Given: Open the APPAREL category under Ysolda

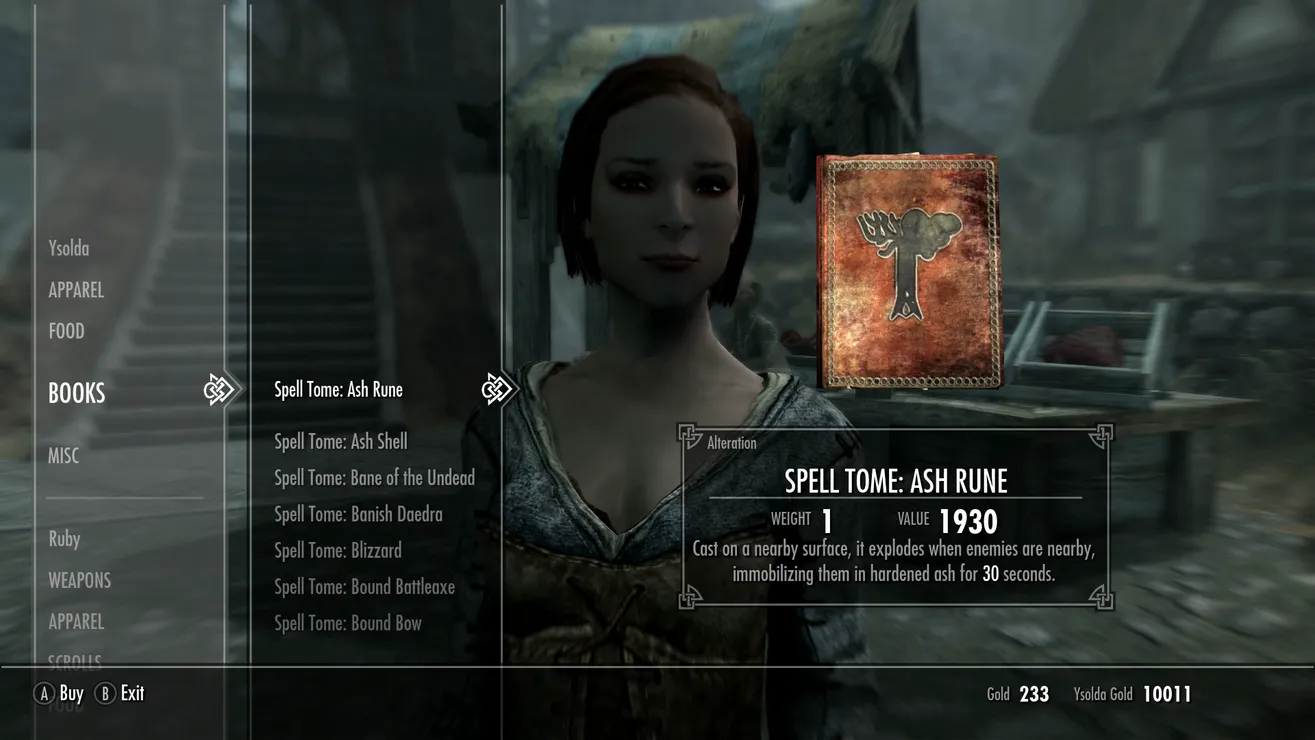Looking at the screenshot, I should point(76,290).
